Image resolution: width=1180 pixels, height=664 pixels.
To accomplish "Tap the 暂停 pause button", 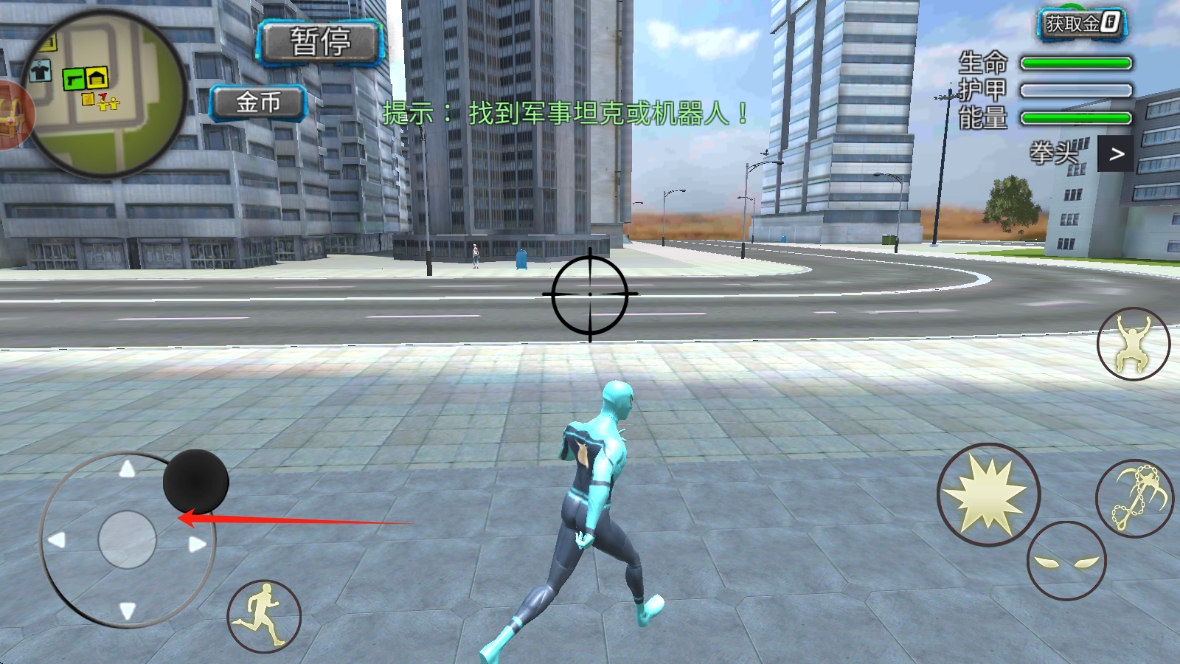I will point(320,42).
